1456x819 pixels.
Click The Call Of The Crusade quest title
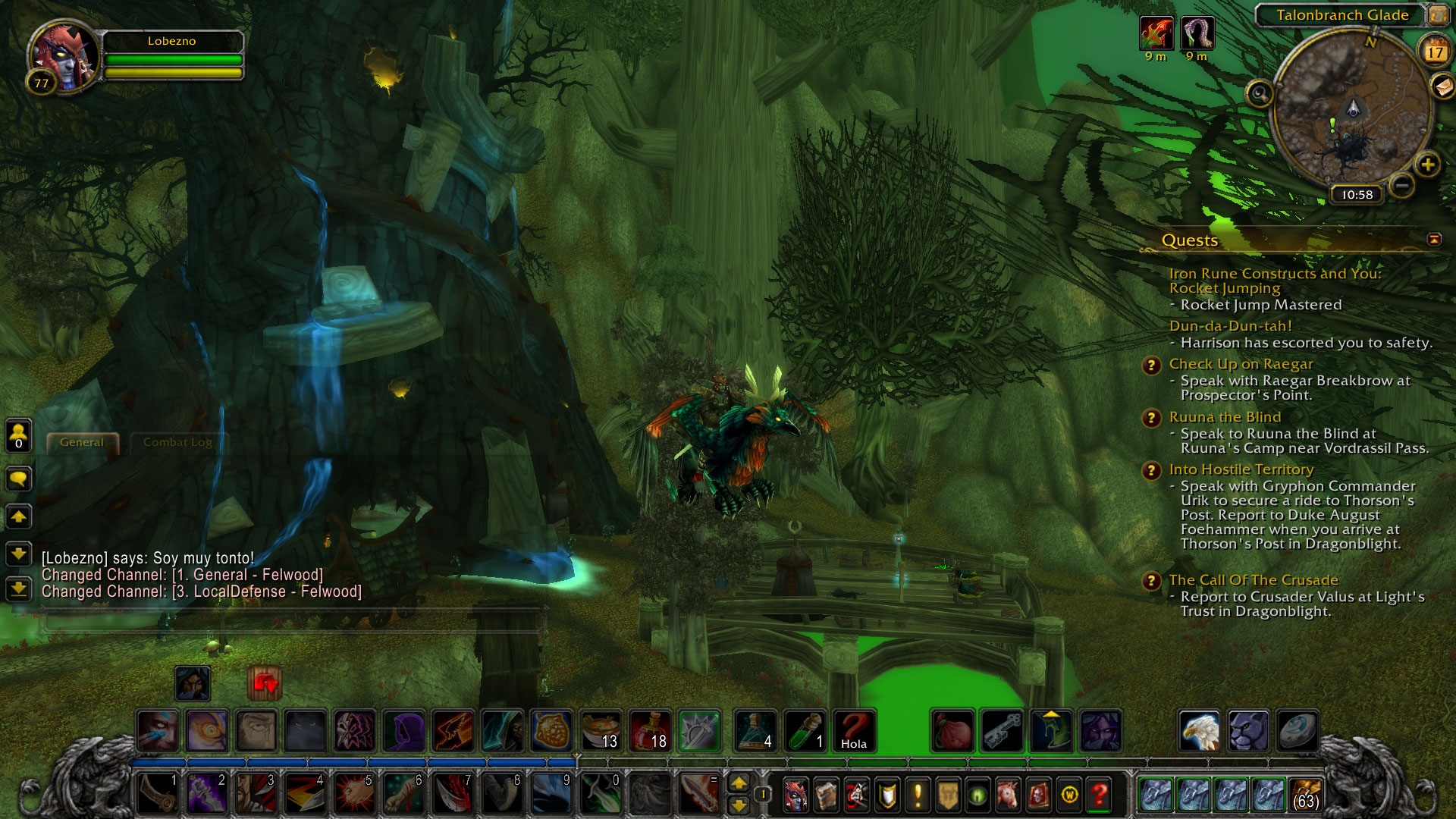[x=1253, y=580]
